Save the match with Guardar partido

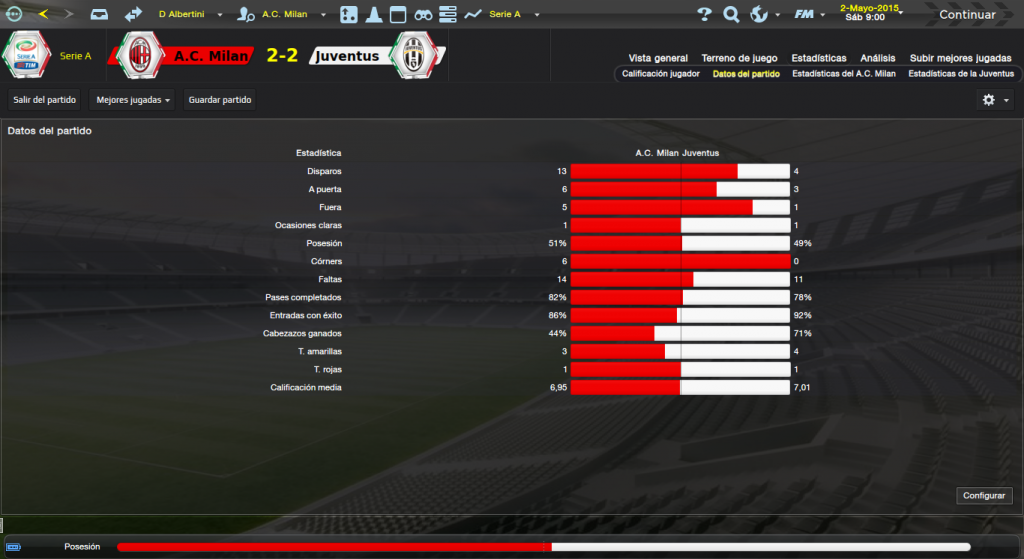coord(220,100)
